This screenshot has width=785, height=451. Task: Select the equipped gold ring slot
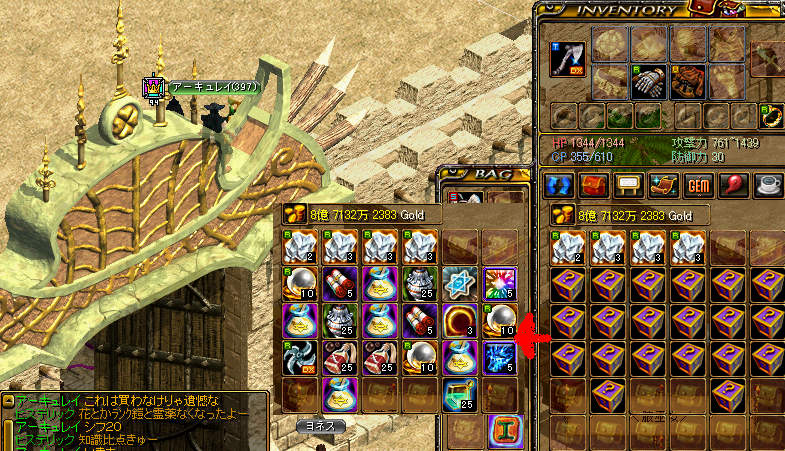771,116
